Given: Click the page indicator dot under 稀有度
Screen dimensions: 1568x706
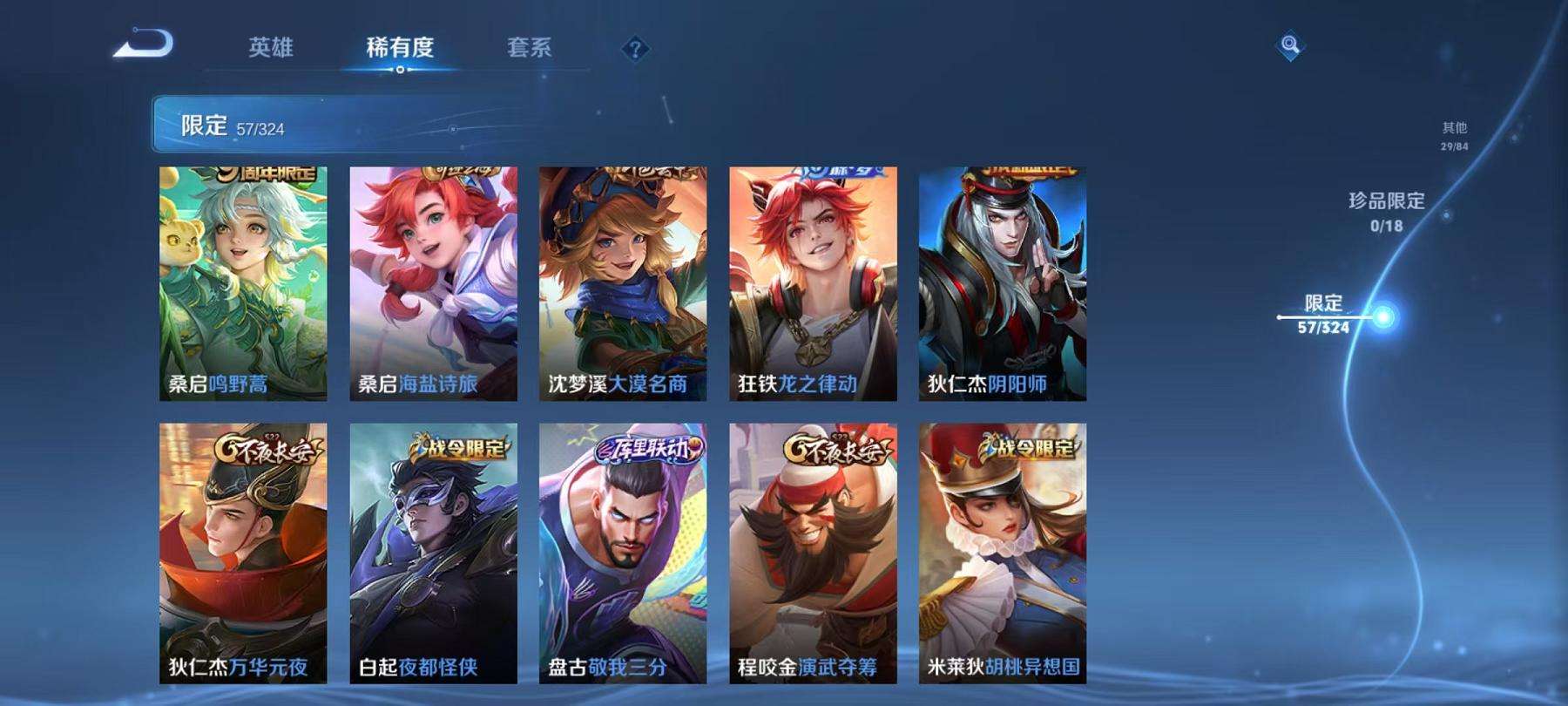Looking at the screenshot, I should (x=402, y=71).
